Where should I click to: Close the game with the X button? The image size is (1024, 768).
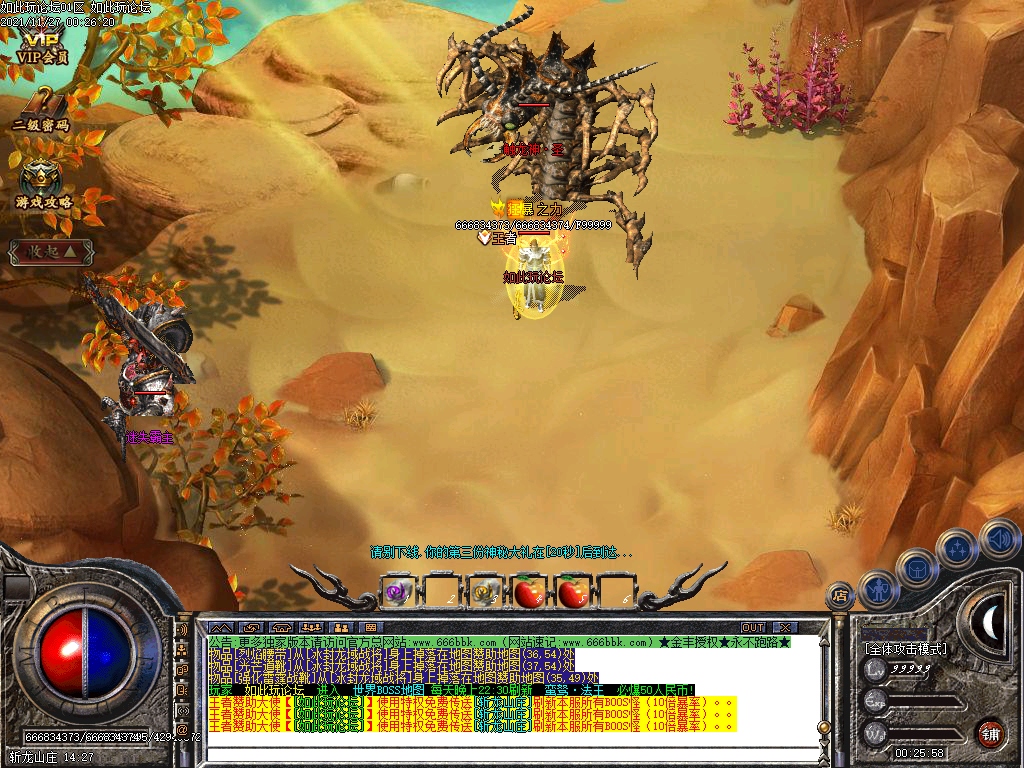[x=783, y=627]
